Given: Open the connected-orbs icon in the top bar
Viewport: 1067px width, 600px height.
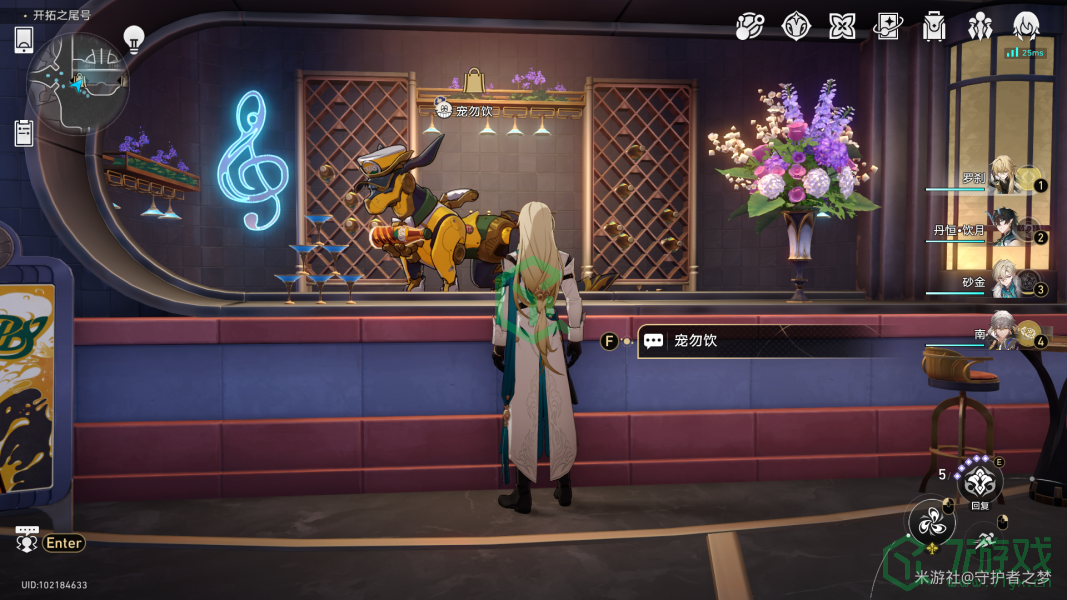Looking at the screenshot, I should pyautogui.click(x=749, y=27).
